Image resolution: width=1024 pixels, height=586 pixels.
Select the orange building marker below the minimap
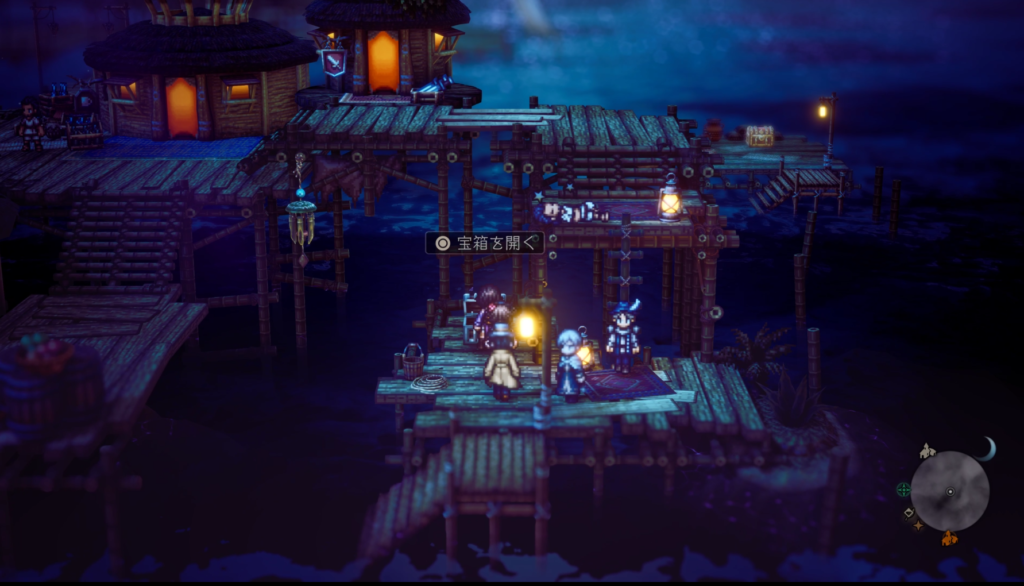point(948,538)
